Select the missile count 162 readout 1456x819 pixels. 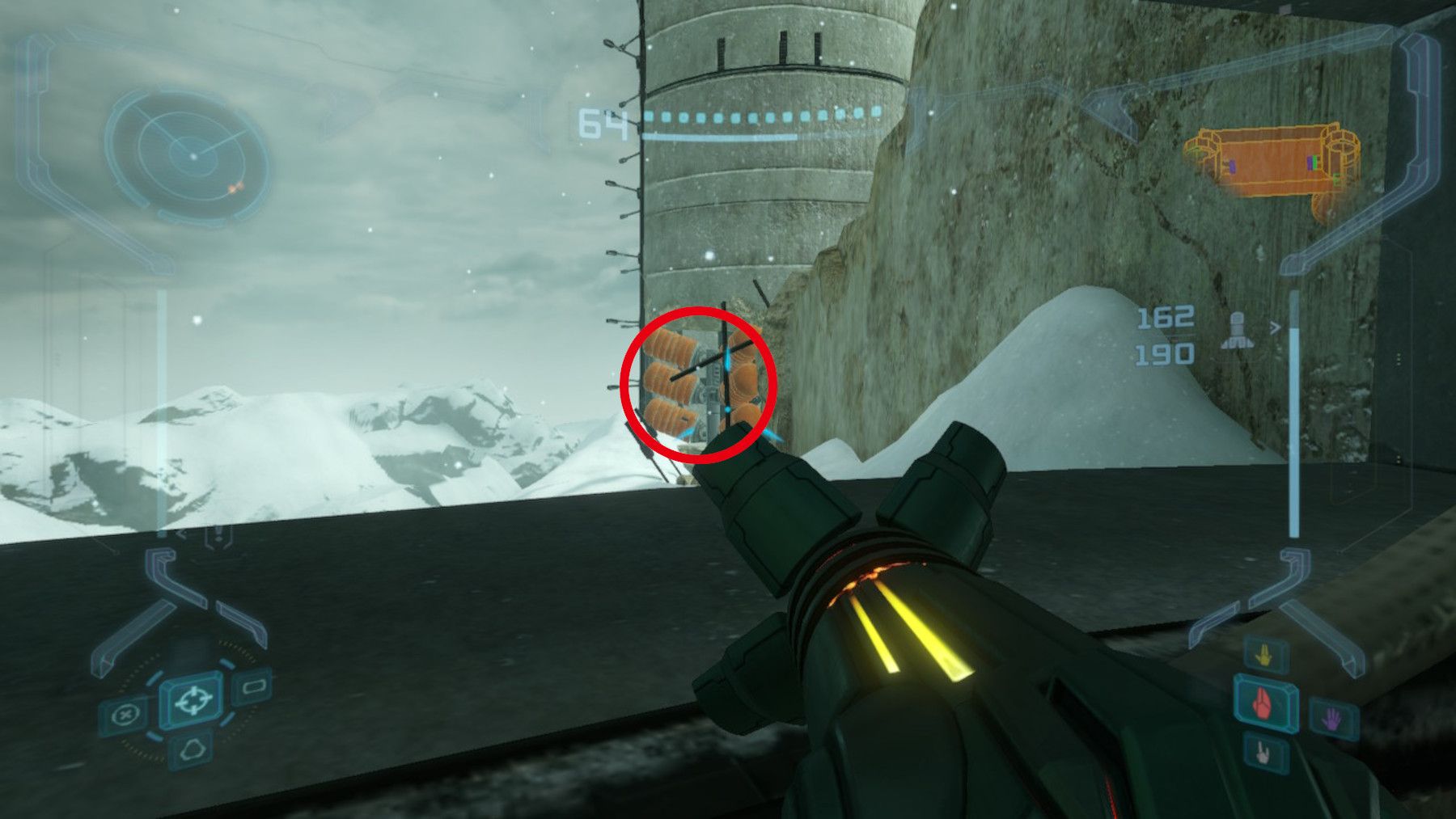pos(1166,318)
